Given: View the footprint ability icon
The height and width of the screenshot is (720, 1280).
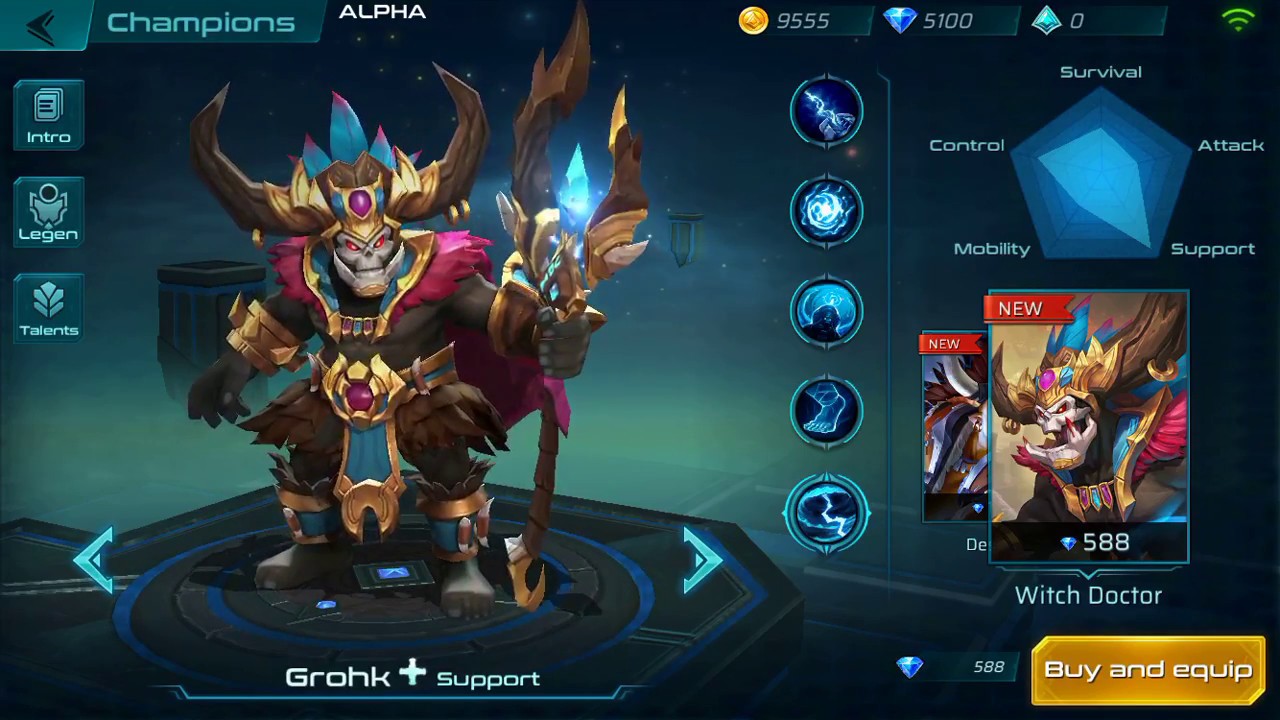Looking at the screenshot, I should click(827, 410).
